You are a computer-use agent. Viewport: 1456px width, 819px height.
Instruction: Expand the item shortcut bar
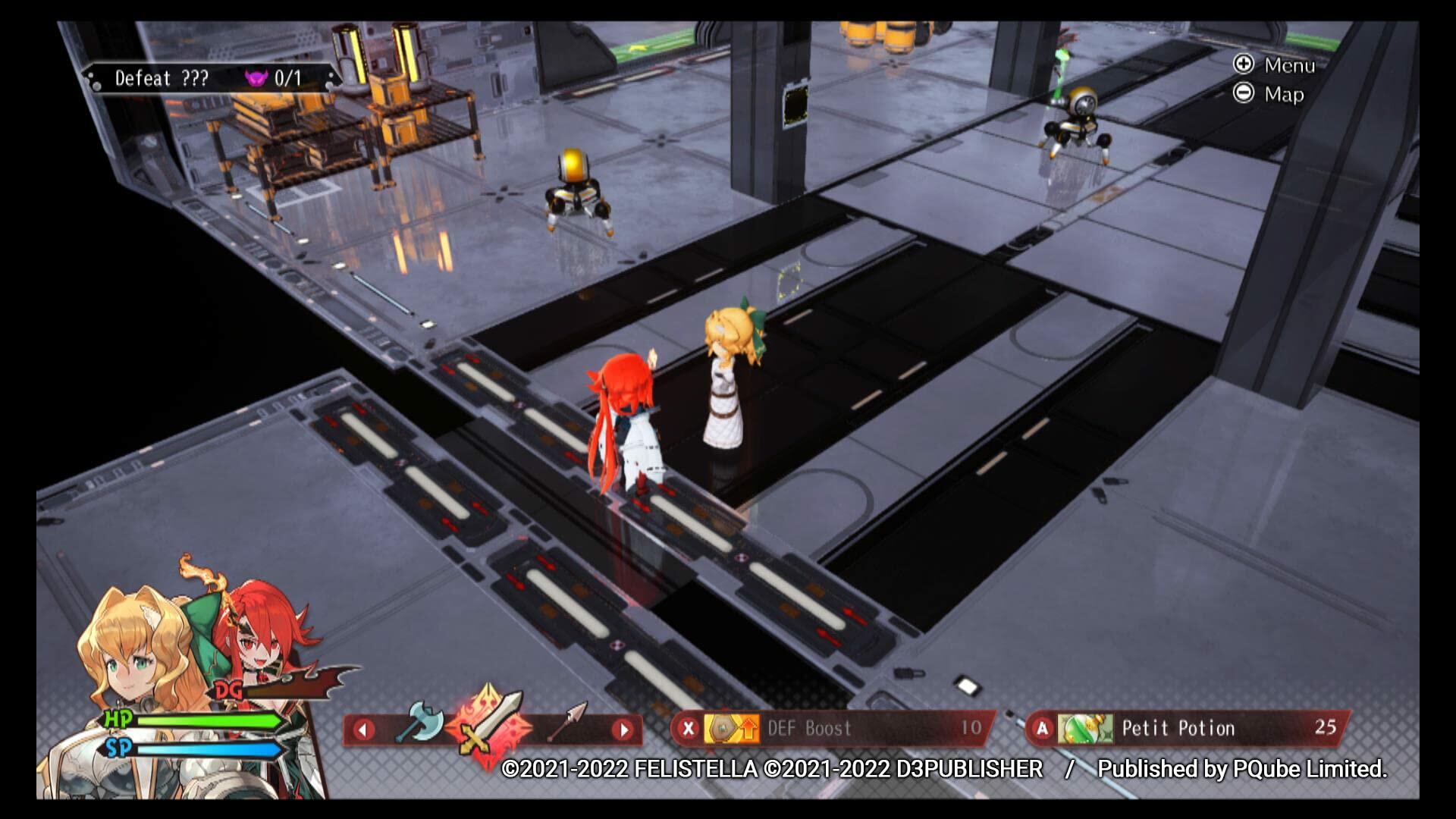click(x=834, y=728)
